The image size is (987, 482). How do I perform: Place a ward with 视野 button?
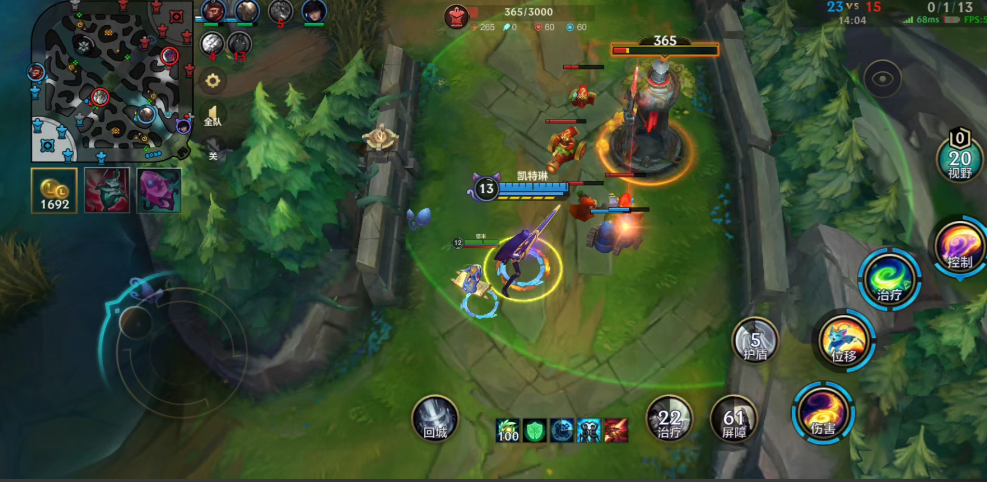(x=959, y=157)
